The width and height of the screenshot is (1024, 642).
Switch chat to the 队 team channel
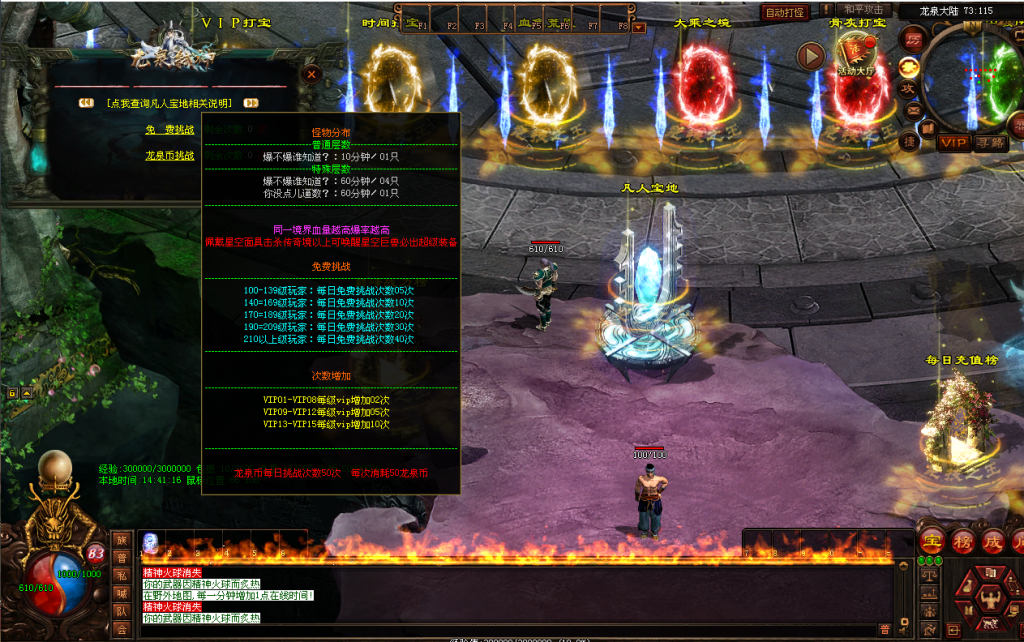click(x=122, y=610)
